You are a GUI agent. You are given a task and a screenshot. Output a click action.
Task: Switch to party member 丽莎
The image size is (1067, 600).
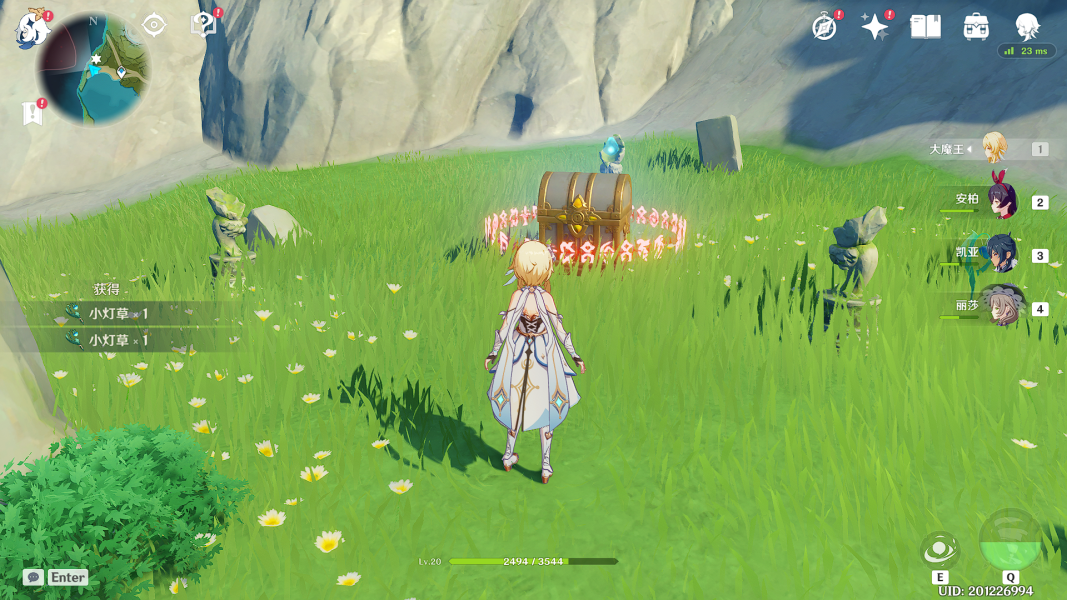tap(1001, 307)
